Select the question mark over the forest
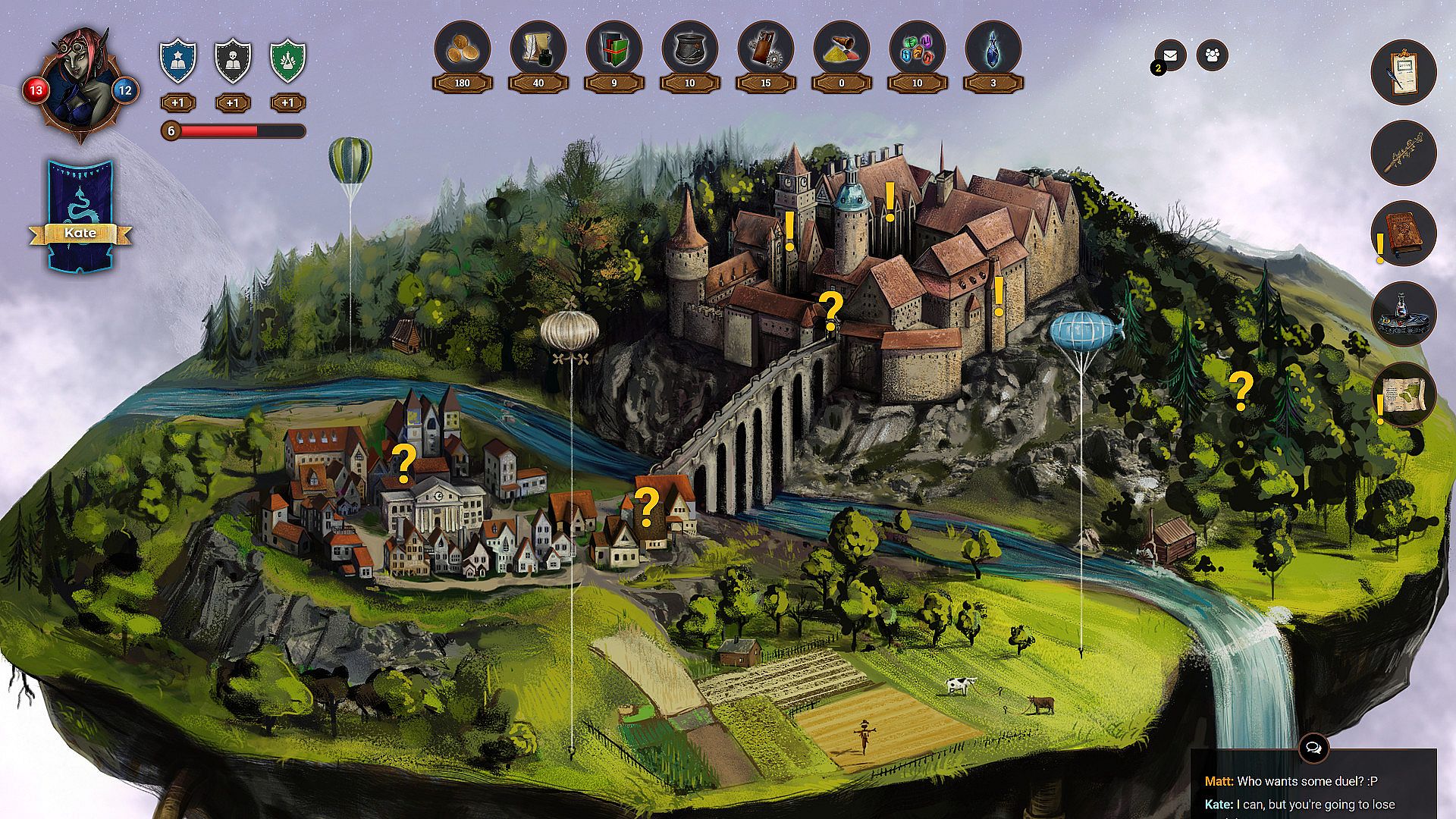 (x=1241, y=392)
